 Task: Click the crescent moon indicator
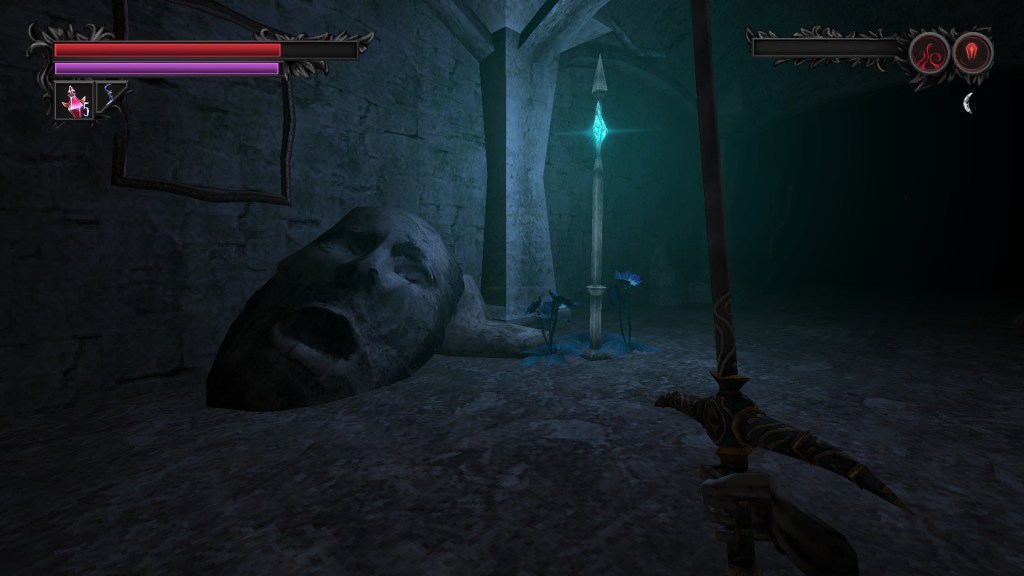[x=969, y=102]
